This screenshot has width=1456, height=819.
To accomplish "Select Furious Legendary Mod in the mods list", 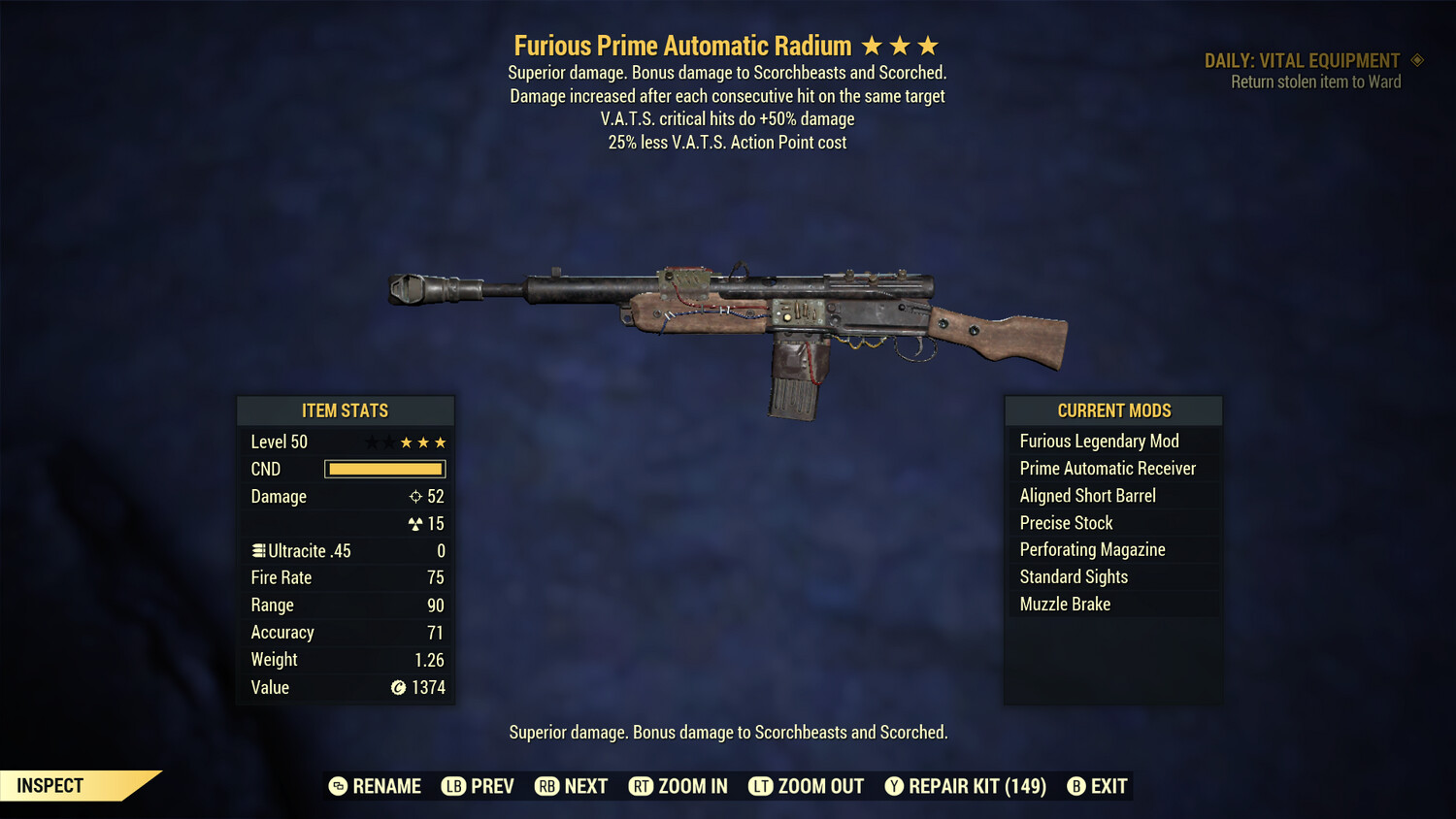I will pyautogui.click(x=1099, y=441).
